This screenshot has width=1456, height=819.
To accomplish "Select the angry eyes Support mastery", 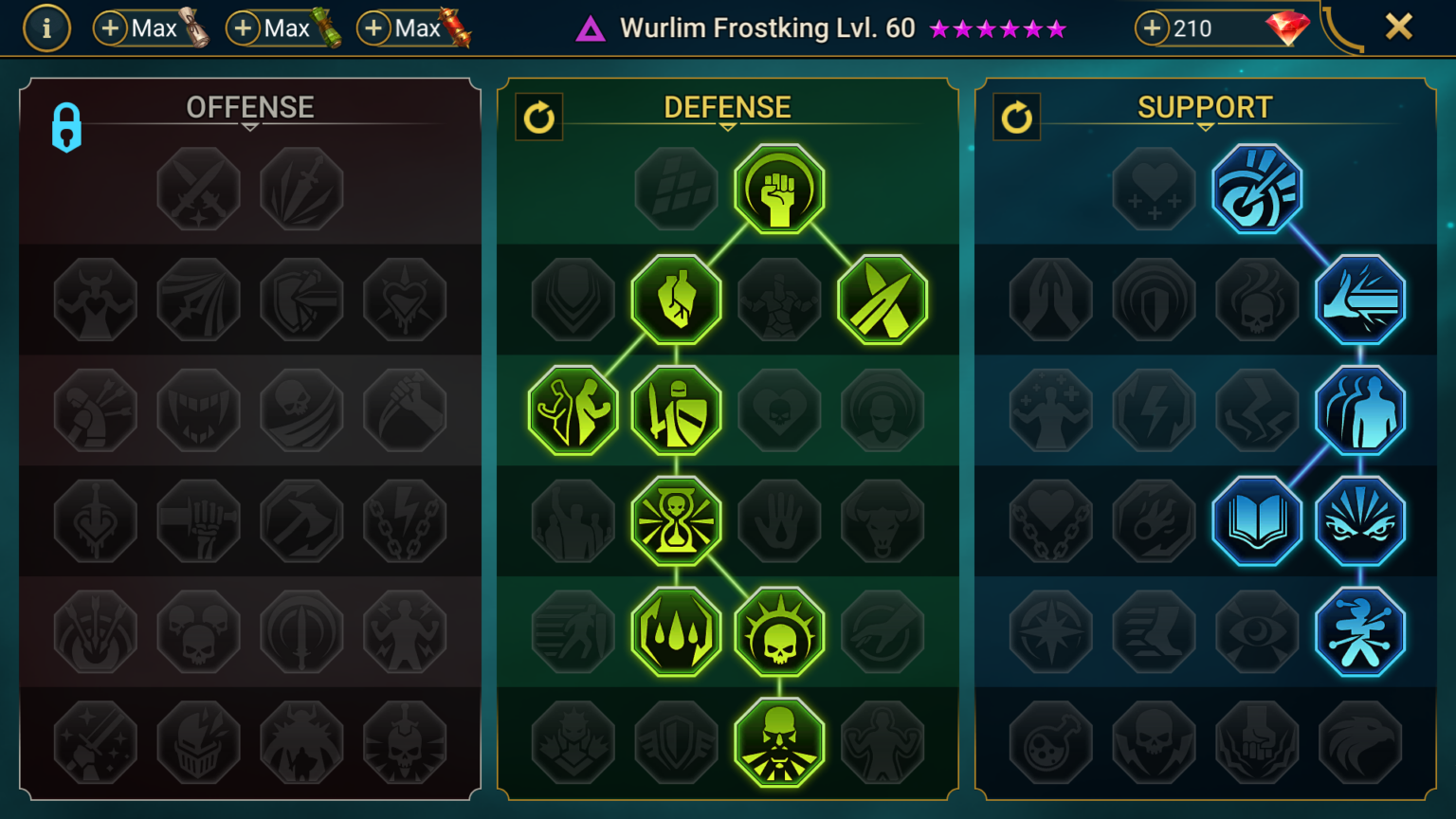I will point(1360,521).
